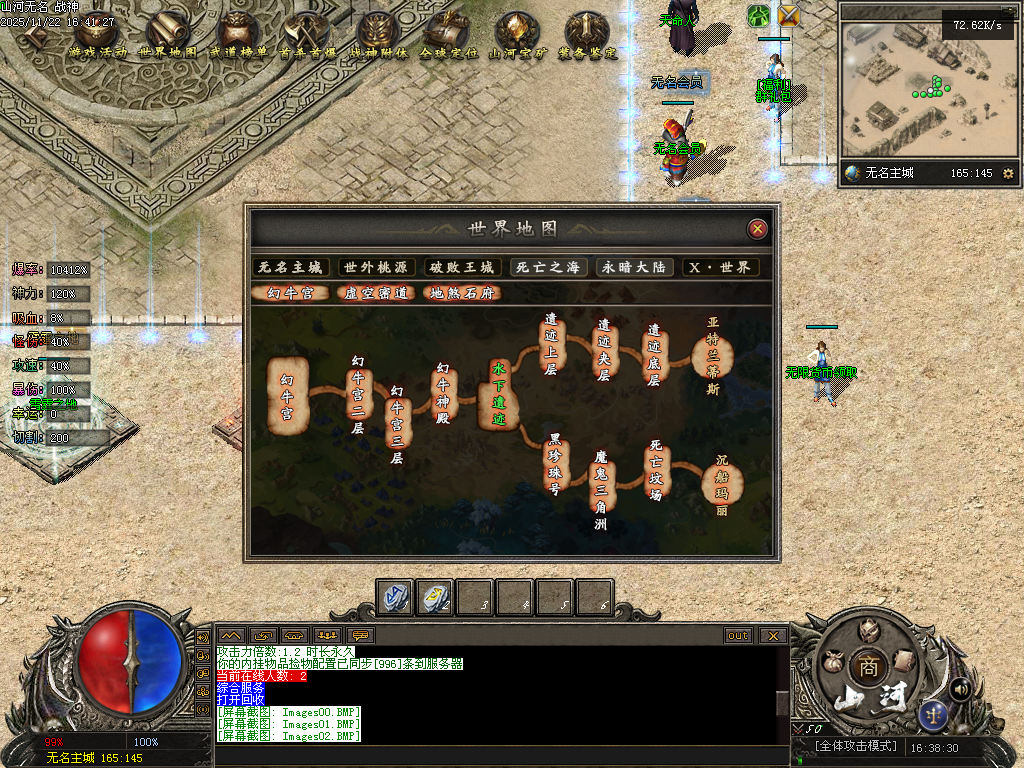Viewport: 1024px width, 768px height.
Task: Travel to the 水下遗迹 map node
Action: pos(499,393)
